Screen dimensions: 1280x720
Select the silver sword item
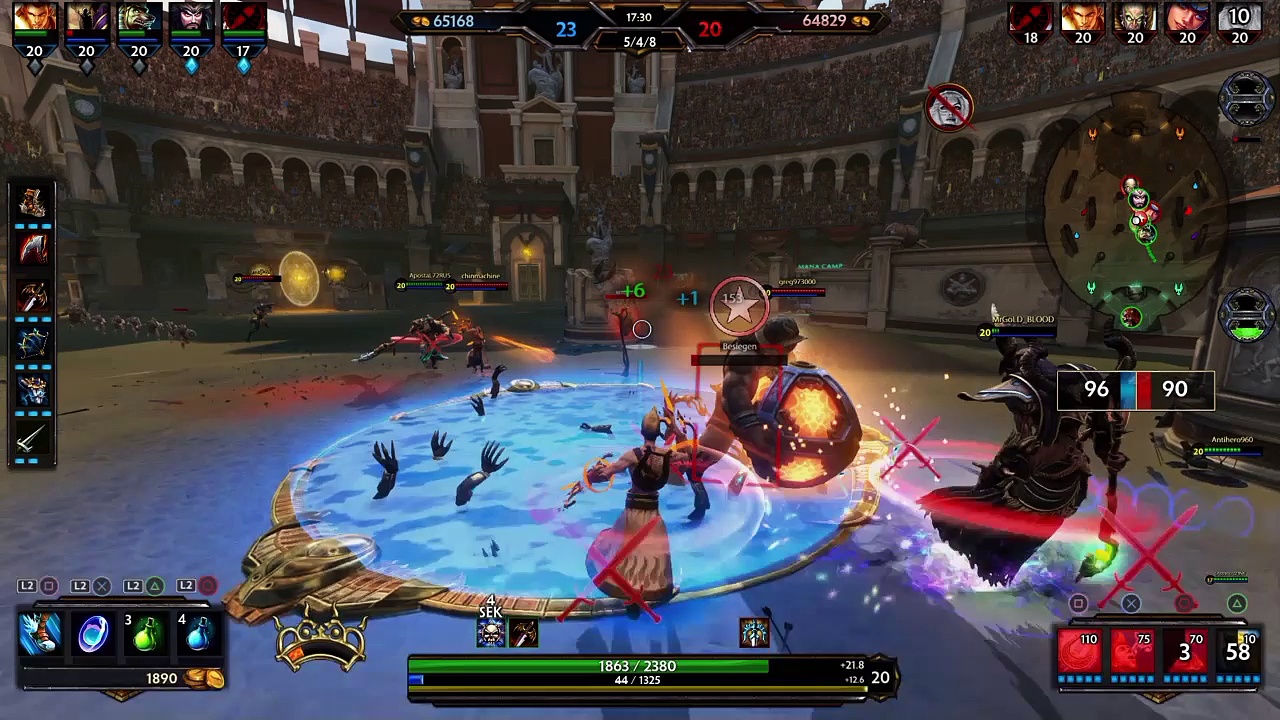pos(33,437)
